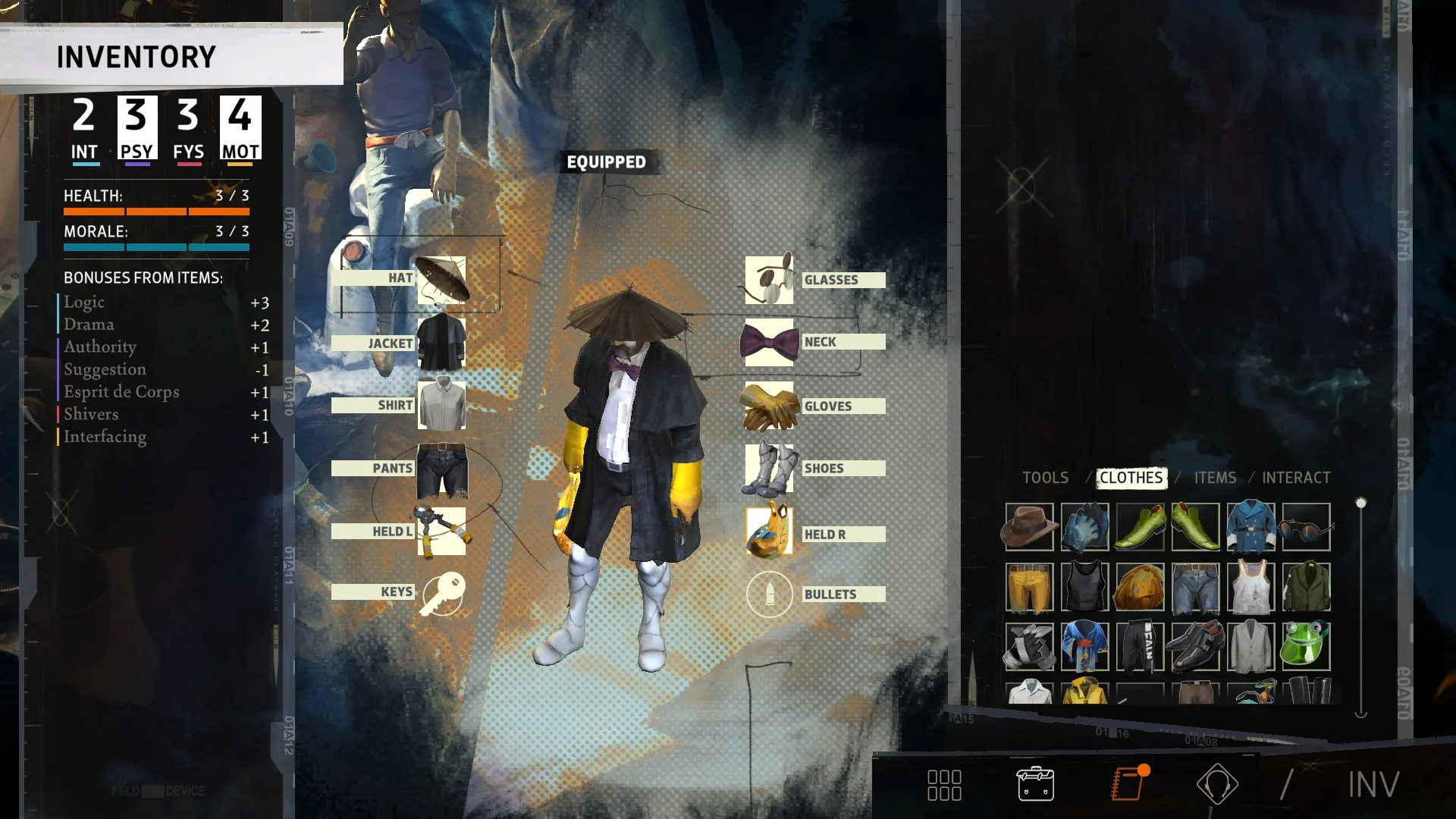Switch to the Tools tab
Screen dimensions: 1456x819
(1045, 478)
